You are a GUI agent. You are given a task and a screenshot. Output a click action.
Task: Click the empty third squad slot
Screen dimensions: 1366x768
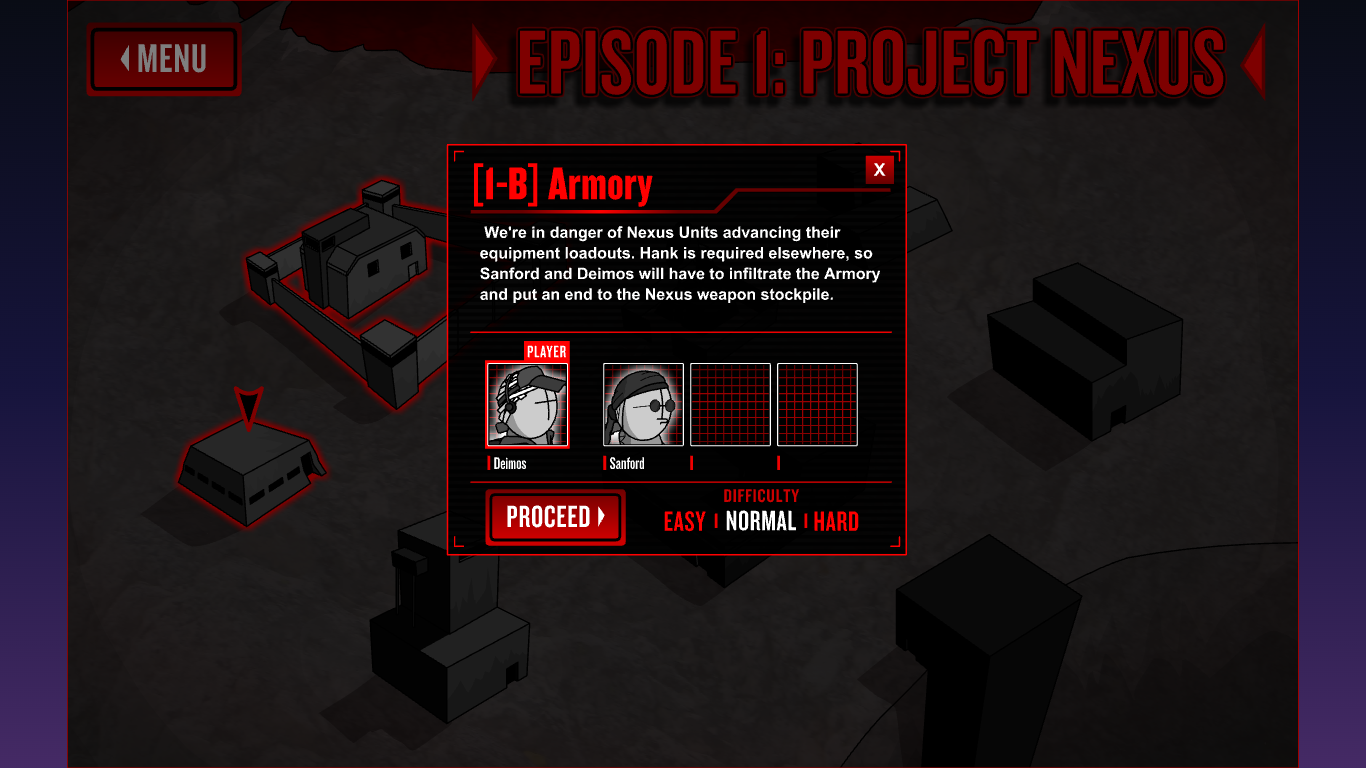pos(730,405)
